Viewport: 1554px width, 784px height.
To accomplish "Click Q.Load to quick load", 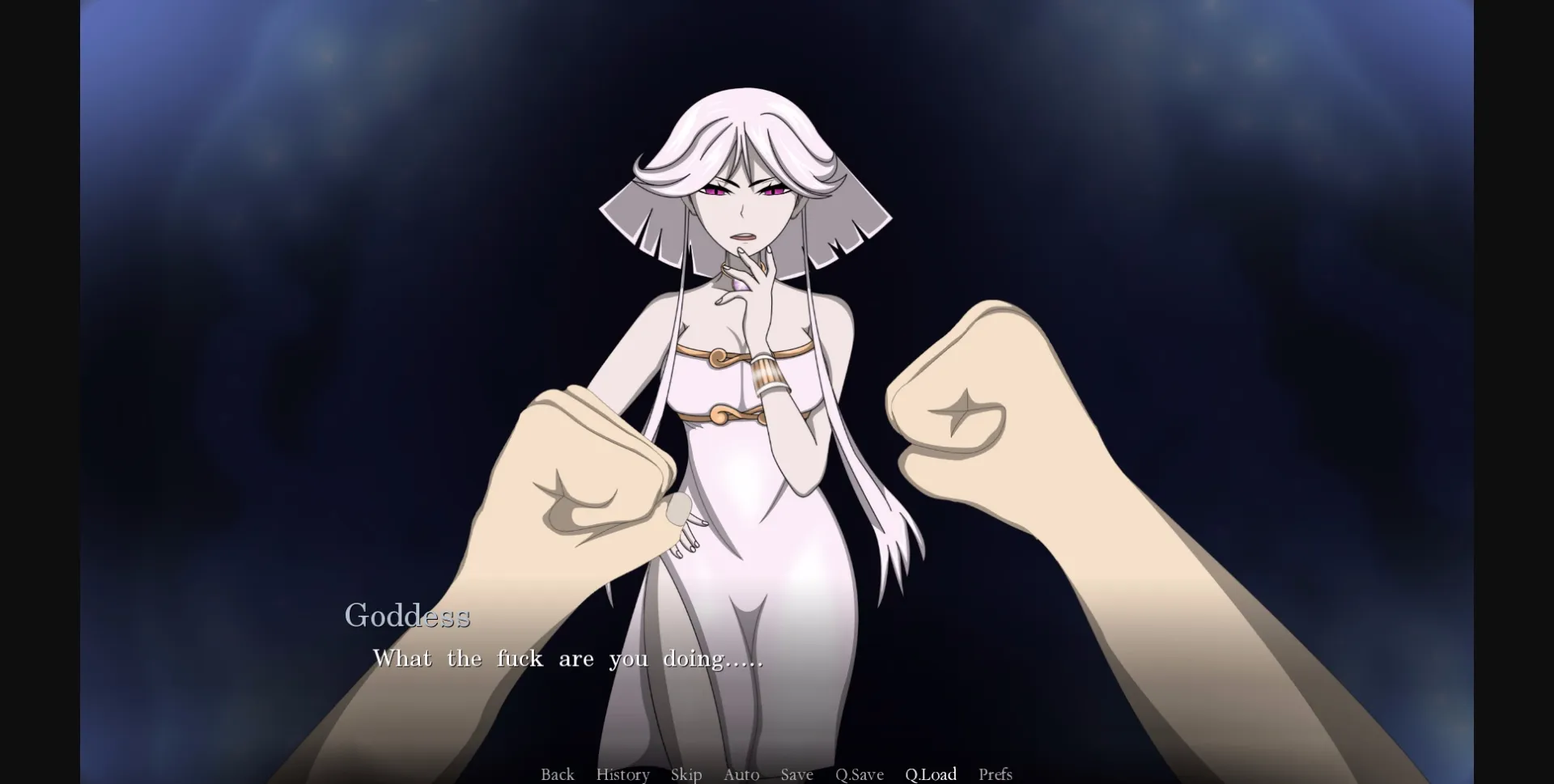I will 932,774.
